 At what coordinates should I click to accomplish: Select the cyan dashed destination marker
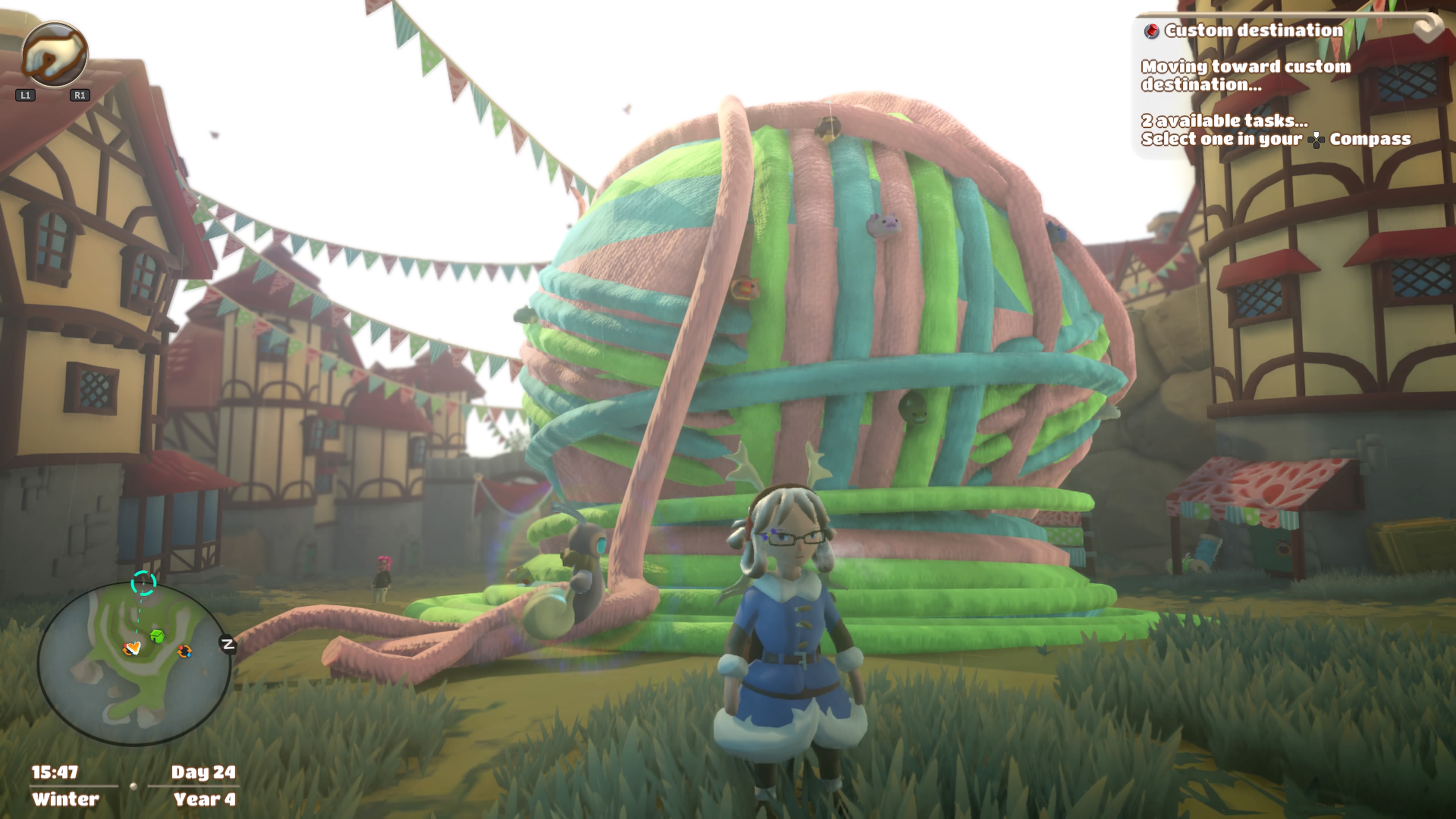143,583
